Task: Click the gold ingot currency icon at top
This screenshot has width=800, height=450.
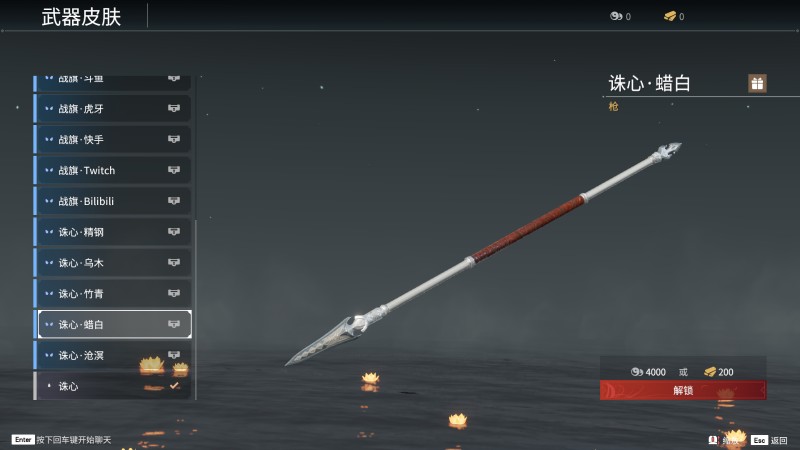Action: coord(669,16)
